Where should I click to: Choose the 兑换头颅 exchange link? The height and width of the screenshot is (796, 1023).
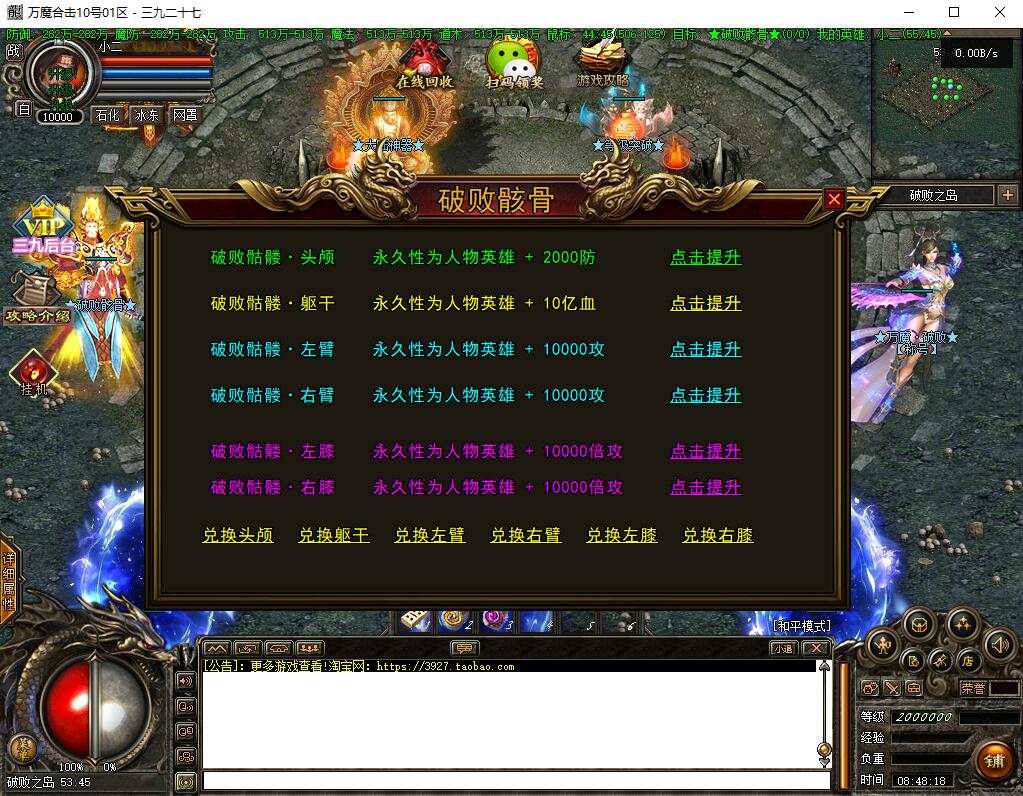[238, 535]
